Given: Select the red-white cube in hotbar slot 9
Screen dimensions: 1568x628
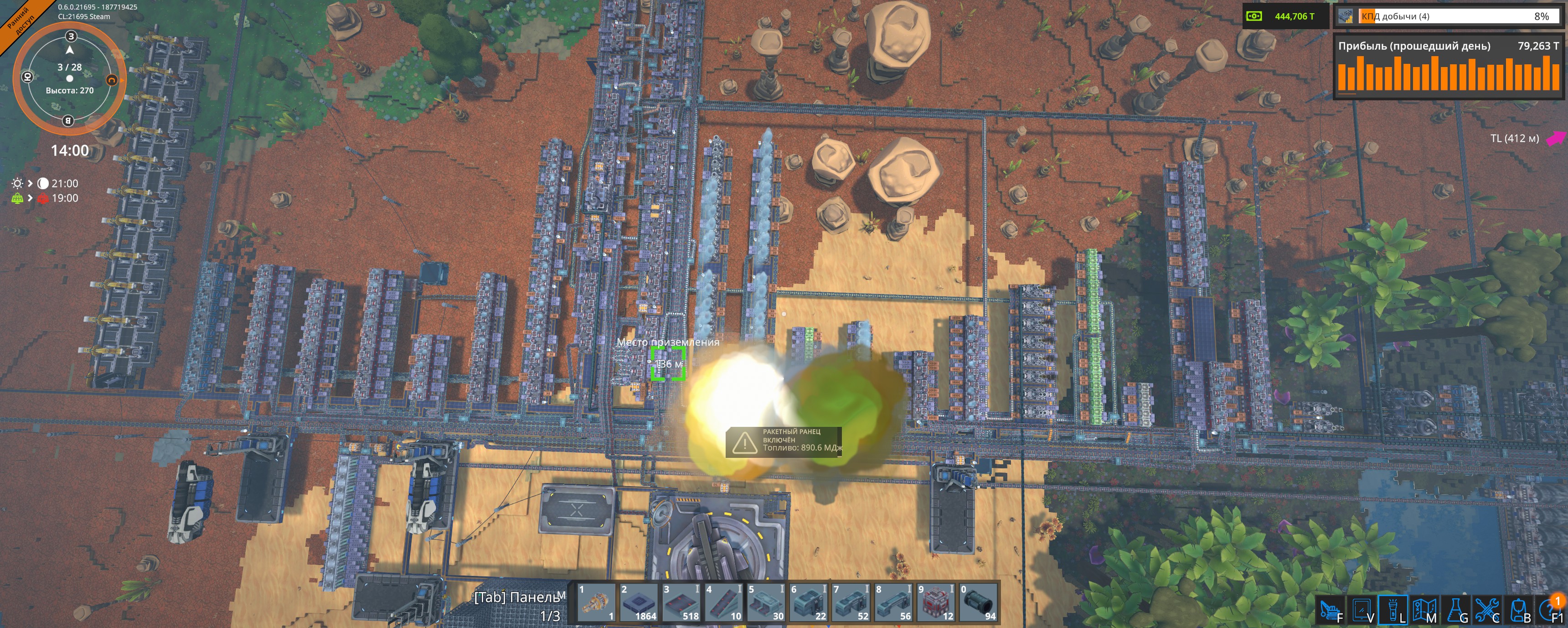Looking at the screenshot, I should click(936, 604).
